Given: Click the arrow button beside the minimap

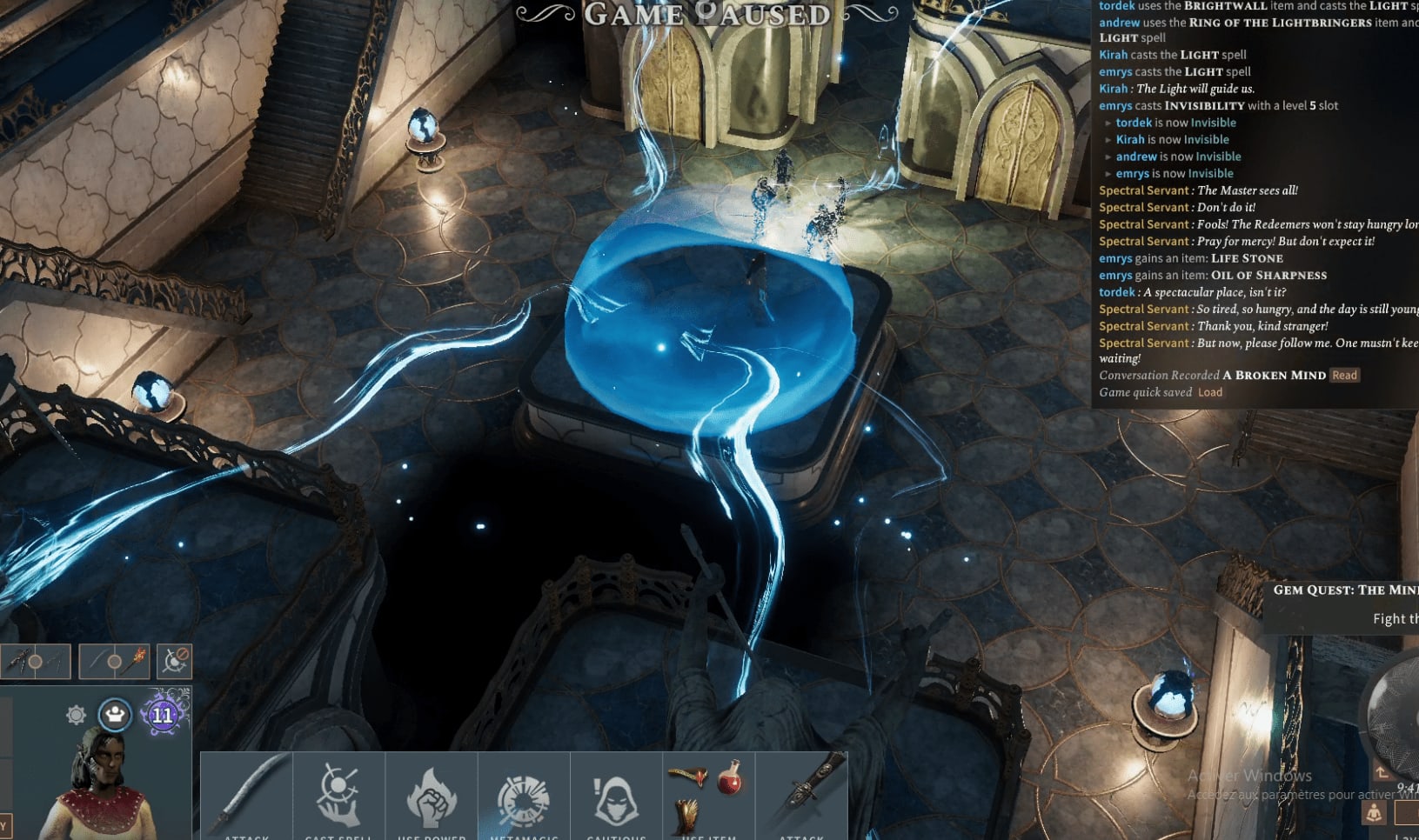Looking at the screenshot, I should 1382,772.
